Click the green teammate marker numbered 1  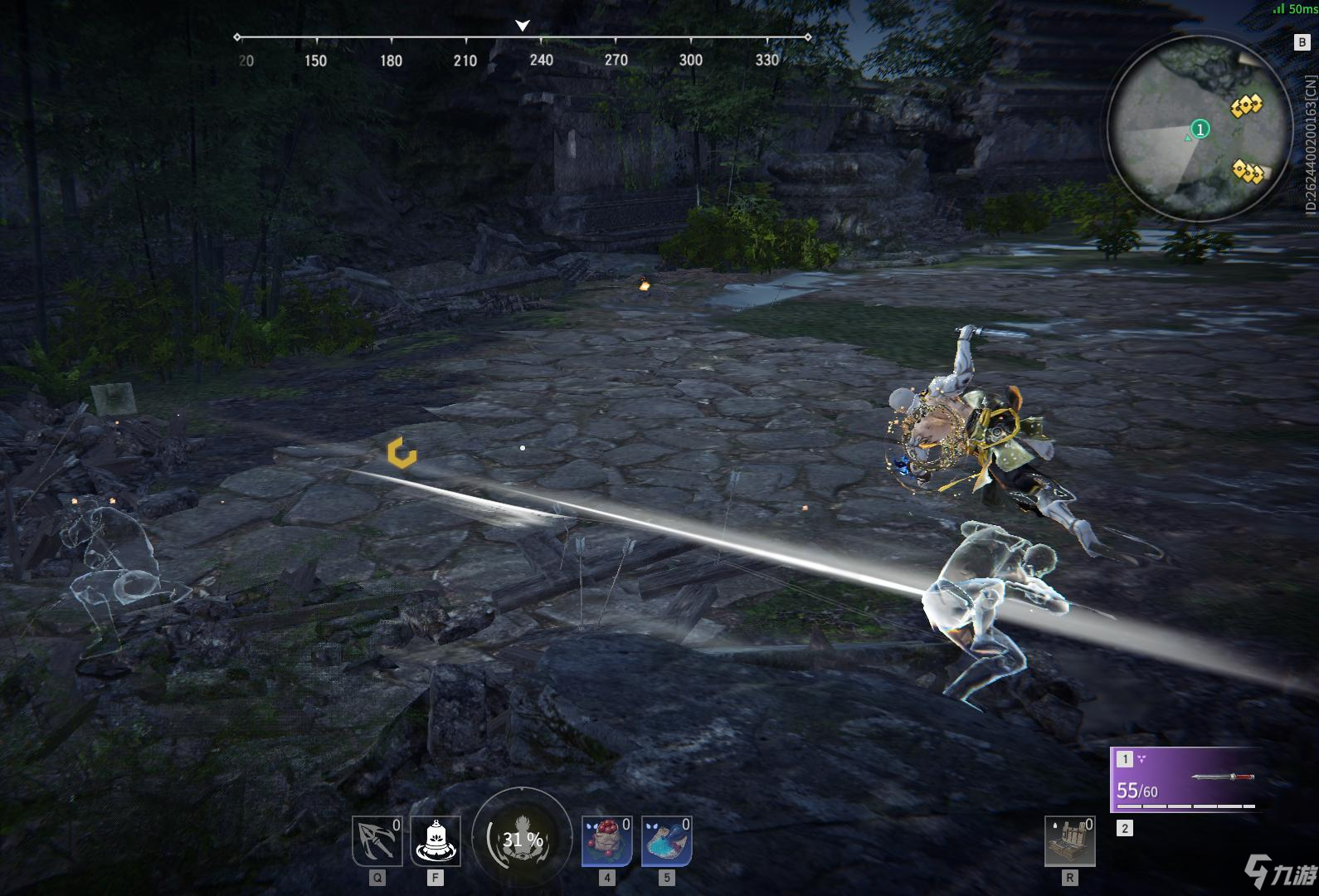tap(1200, 129)
